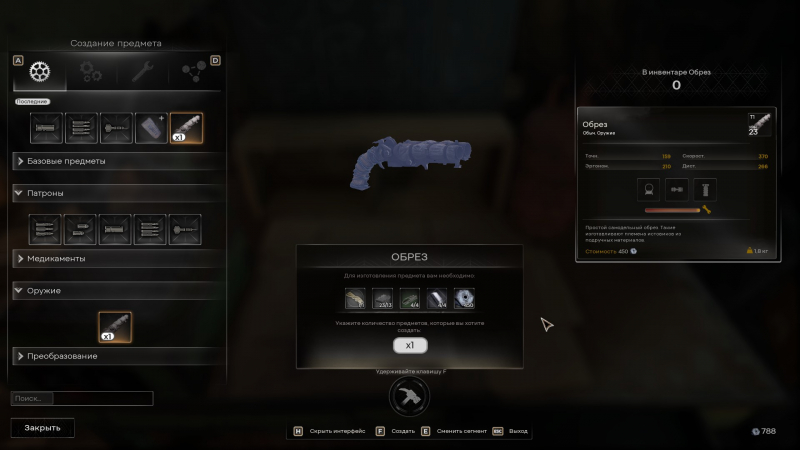Click the Закрыть button

point(43,427)
